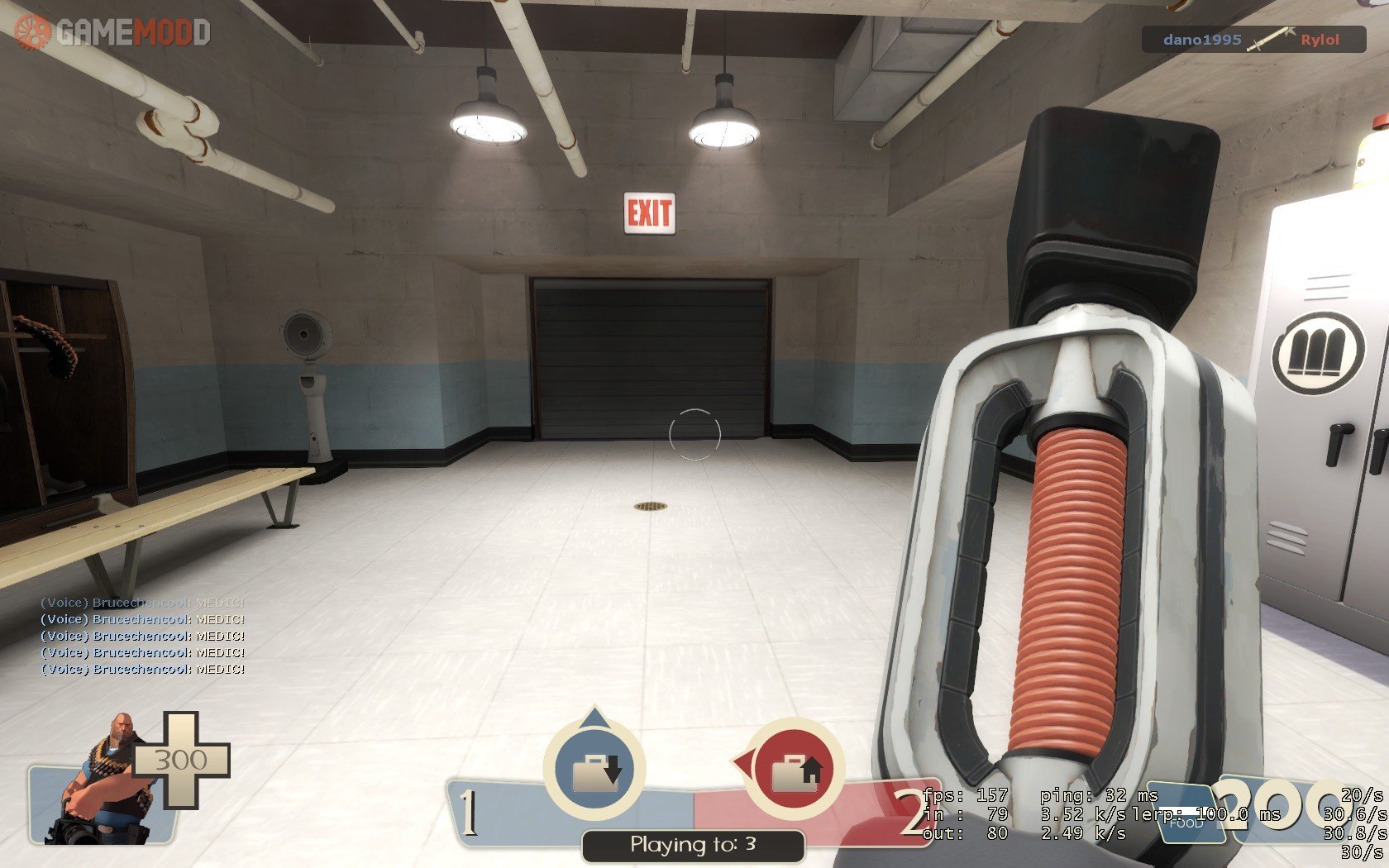Open the GameModd watermark logo

112,32
